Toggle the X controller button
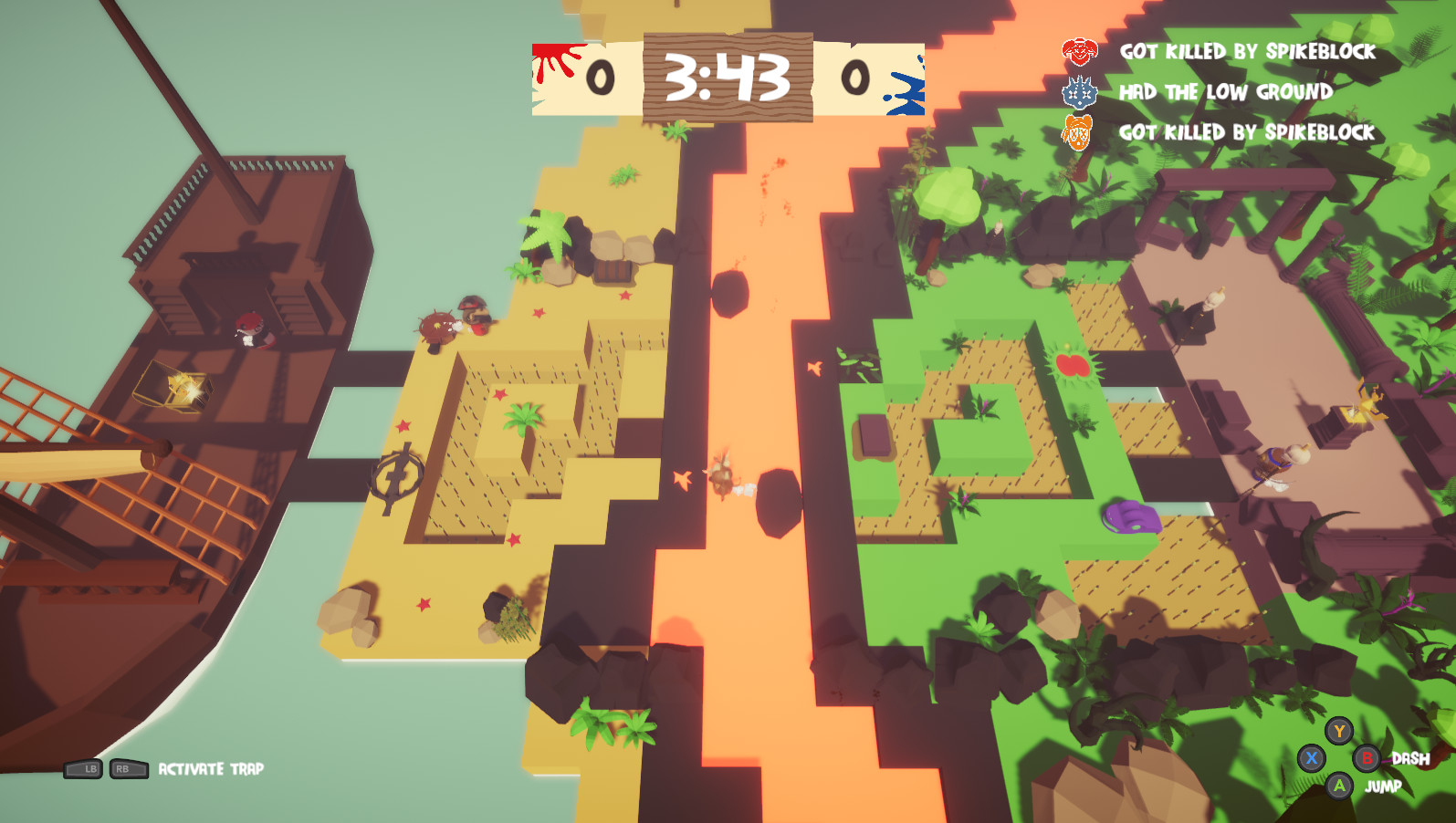This screenshot has width=1456, height=823. [x=1312, y=757]
